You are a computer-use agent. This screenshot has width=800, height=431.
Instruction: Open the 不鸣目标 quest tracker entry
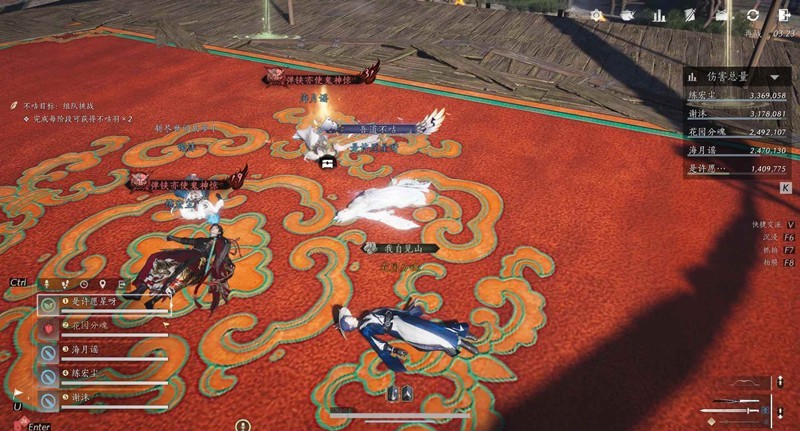click(50, 104)
